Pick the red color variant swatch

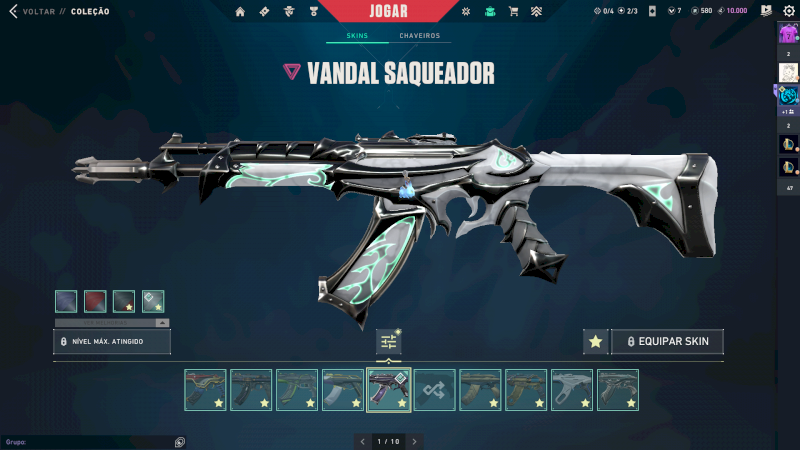(x=95, y=300)
